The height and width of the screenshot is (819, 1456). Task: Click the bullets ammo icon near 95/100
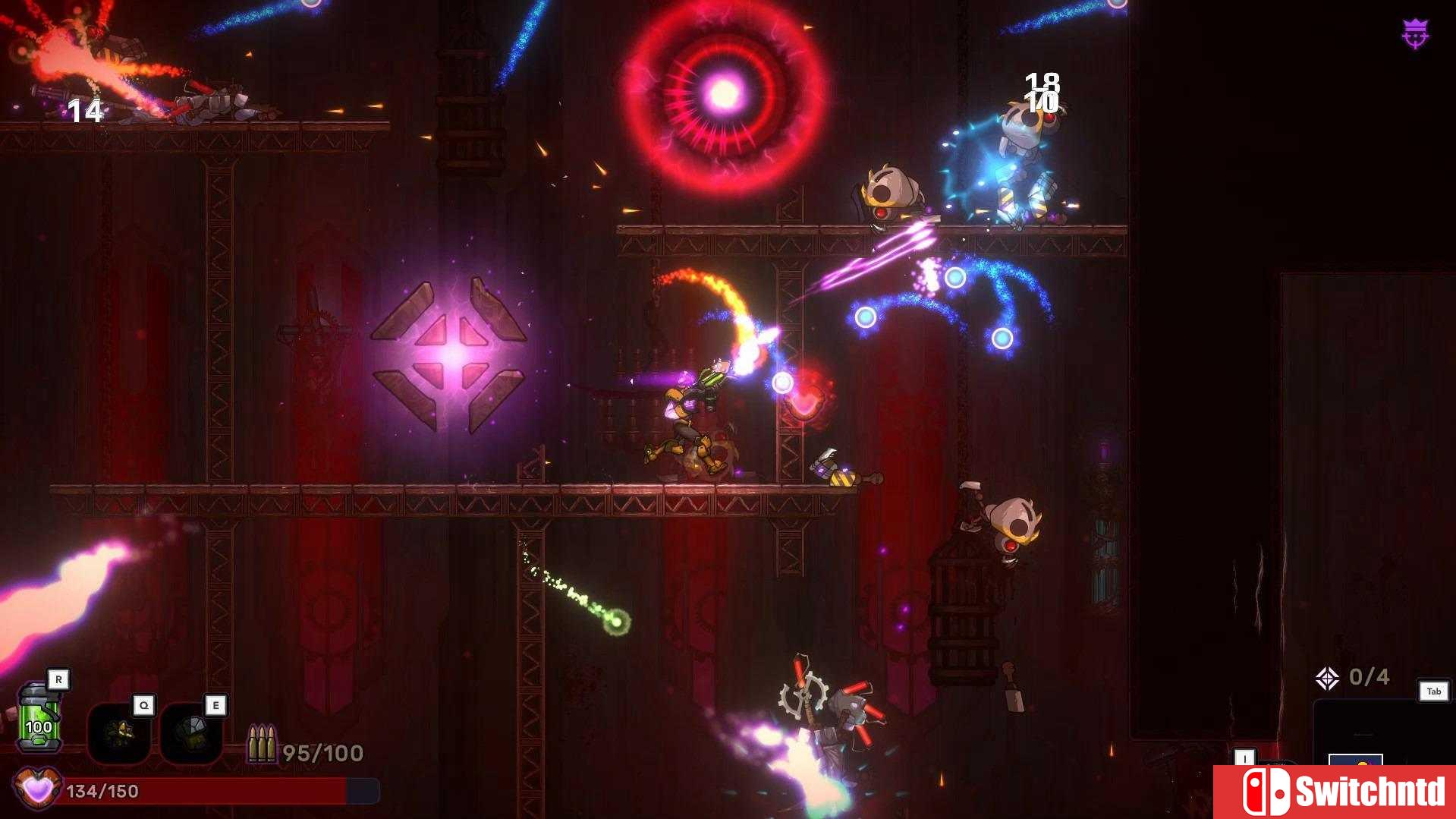coord(262,742)
